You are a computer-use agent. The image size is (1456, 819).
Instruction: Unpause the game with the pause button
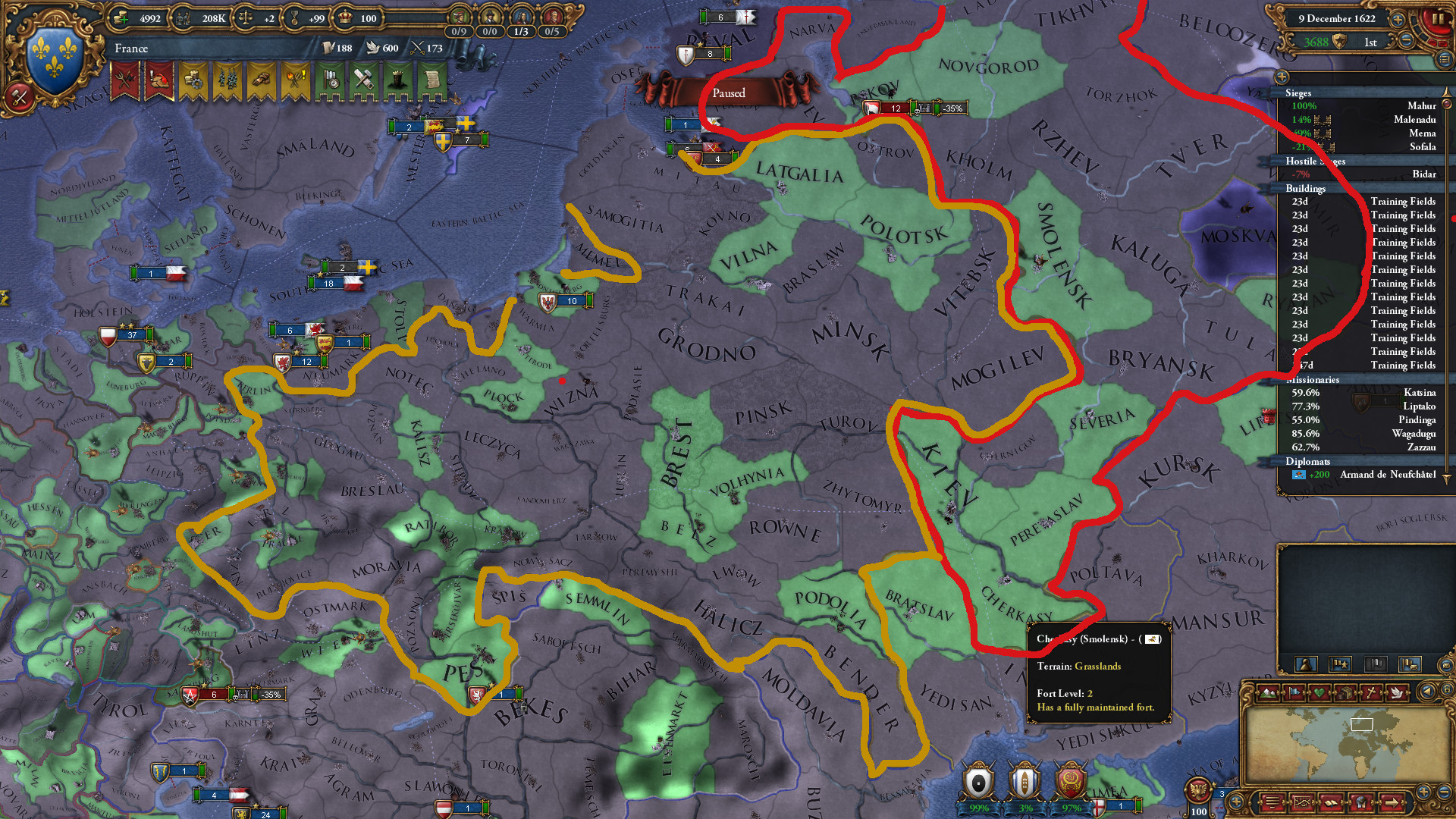1439,19
